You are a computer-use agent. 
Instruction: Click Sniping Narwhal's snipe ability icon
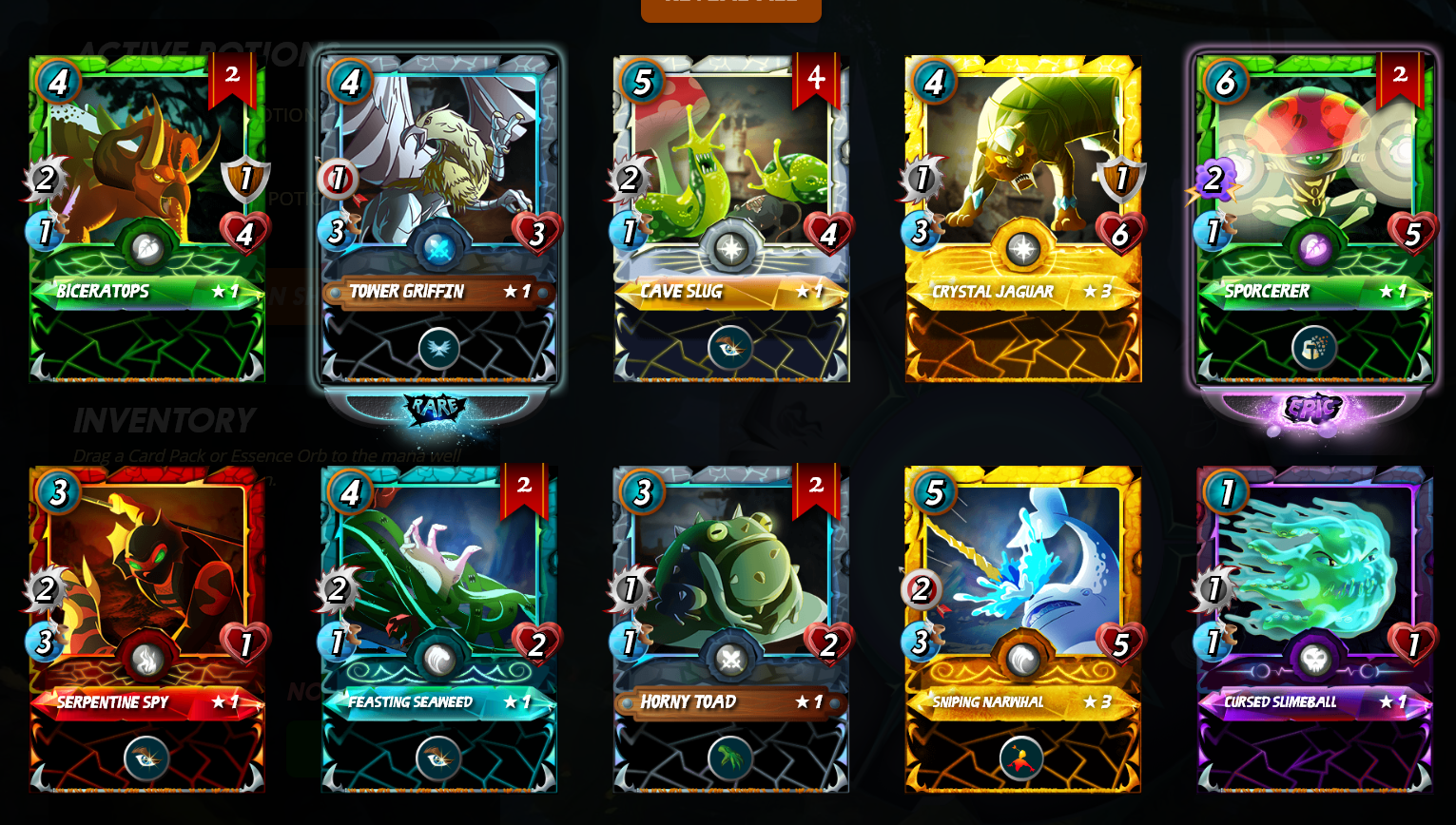click(x=1021, y=758)
